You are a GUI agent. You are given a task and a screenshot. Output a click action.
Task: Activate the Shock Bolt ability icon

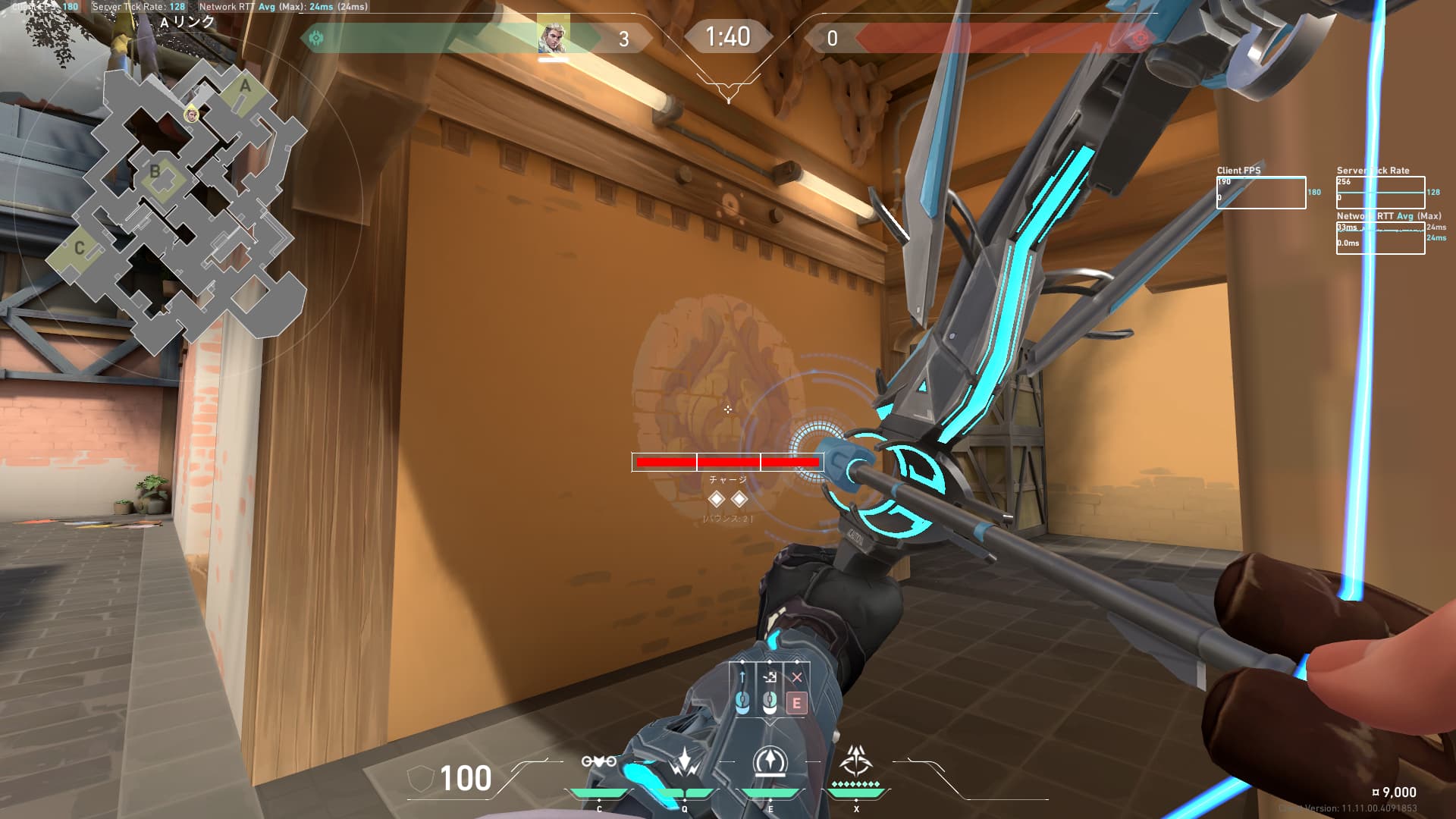pos(685,762)
